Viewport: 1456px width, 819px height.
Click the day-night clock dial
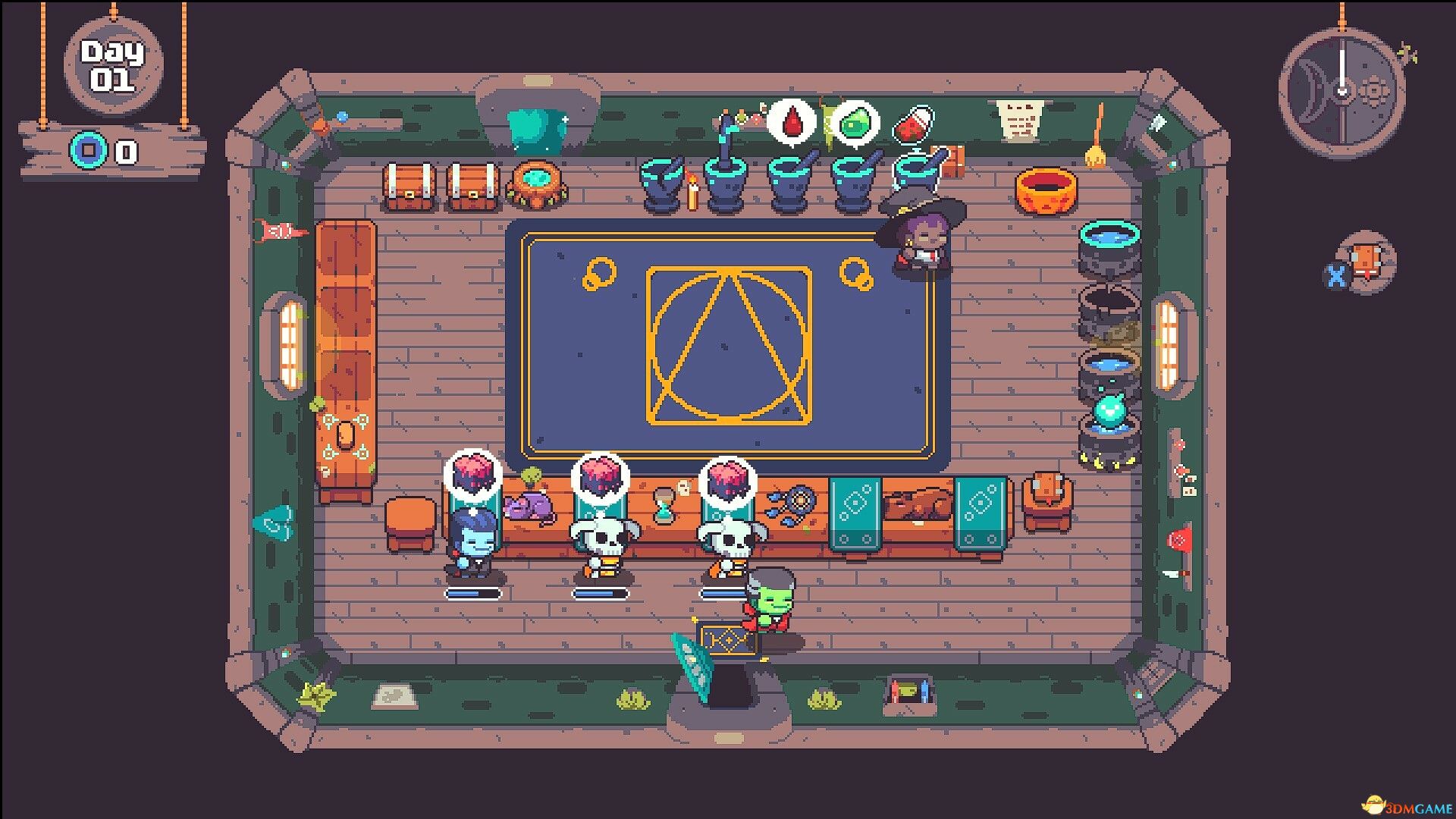click(x=1341, y=93)
